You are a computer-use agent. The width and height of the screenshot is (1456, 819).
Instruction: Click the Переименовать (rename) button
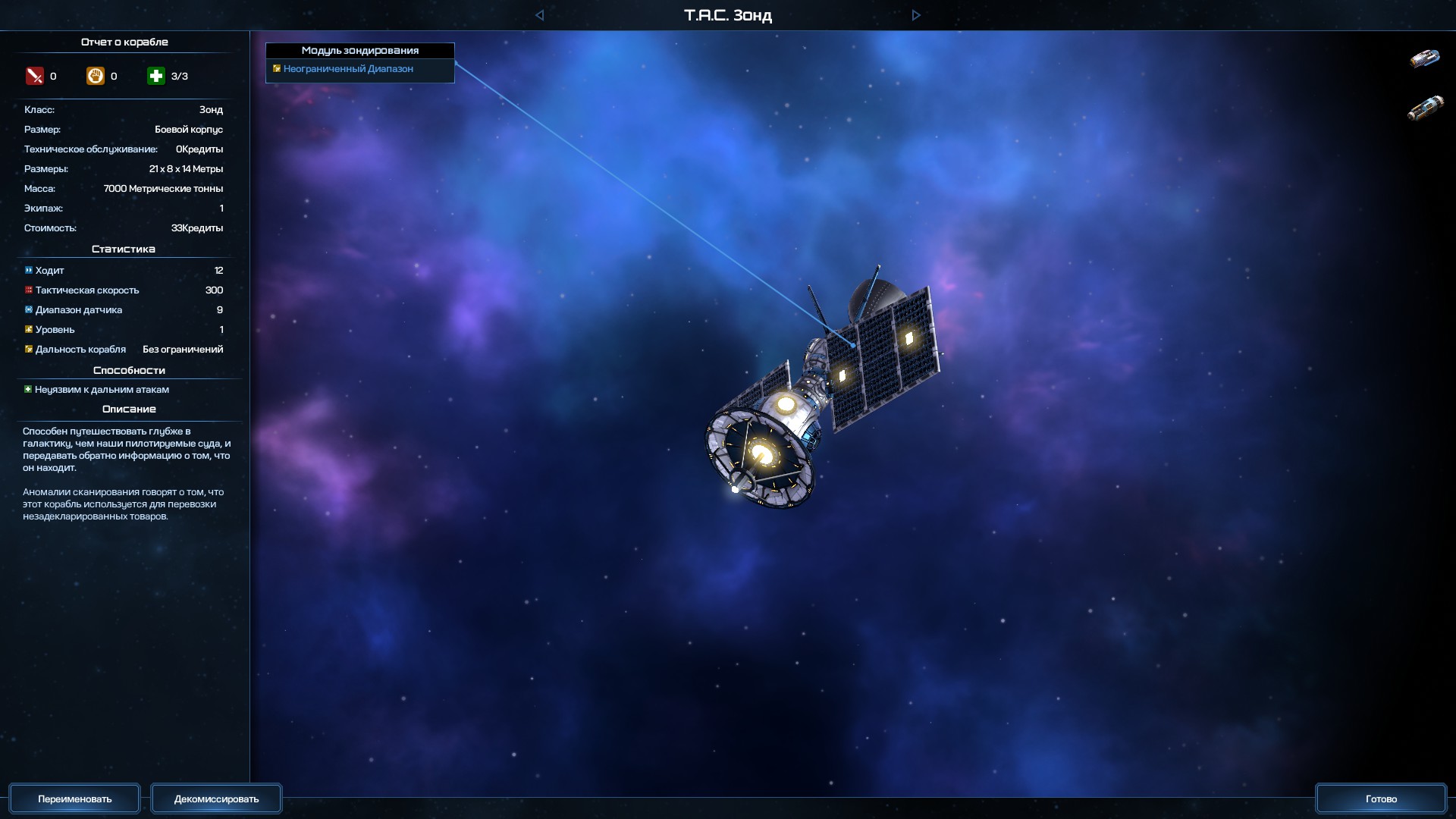[74, 799]
